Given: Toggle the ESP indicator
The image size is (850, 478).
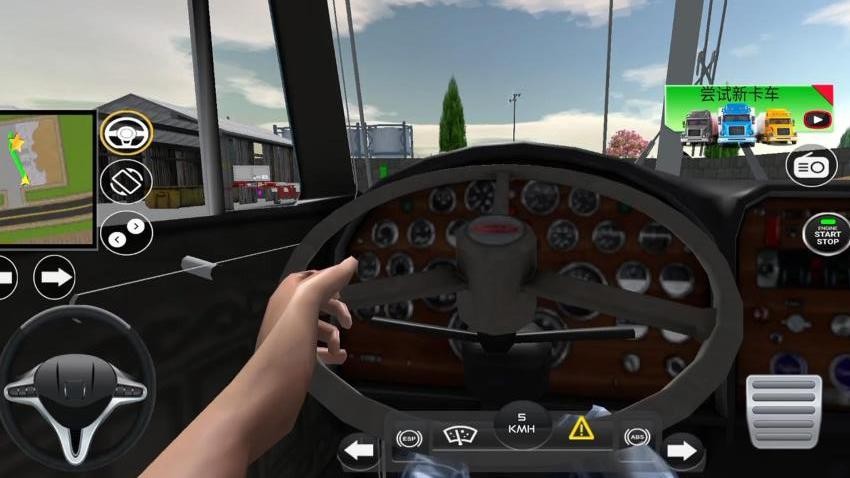Looking at the screenshot, I should point(408,437).
